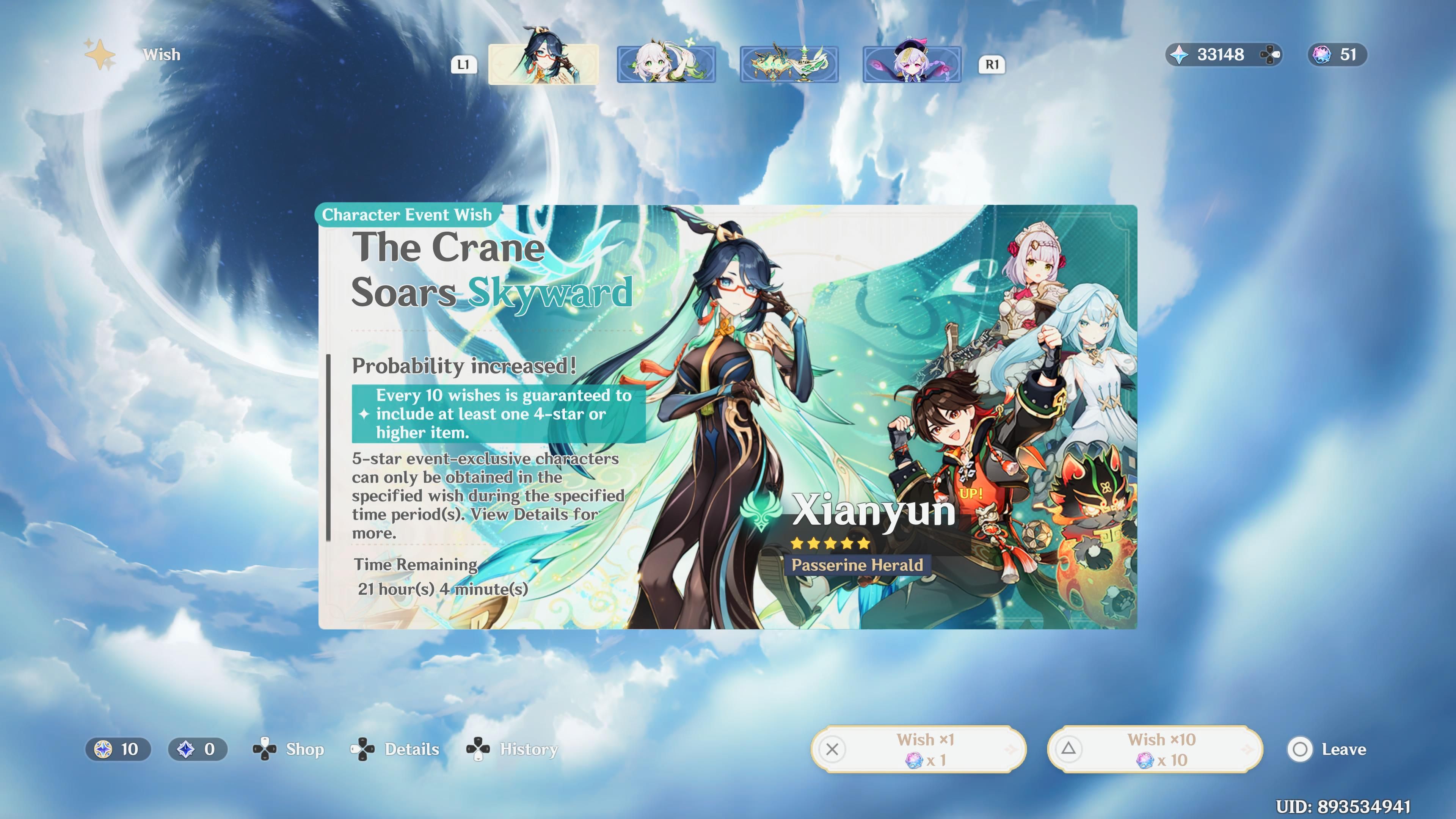
Task: Switch to the Epitome Invocation weapon banner
Action: coord(789,64)
